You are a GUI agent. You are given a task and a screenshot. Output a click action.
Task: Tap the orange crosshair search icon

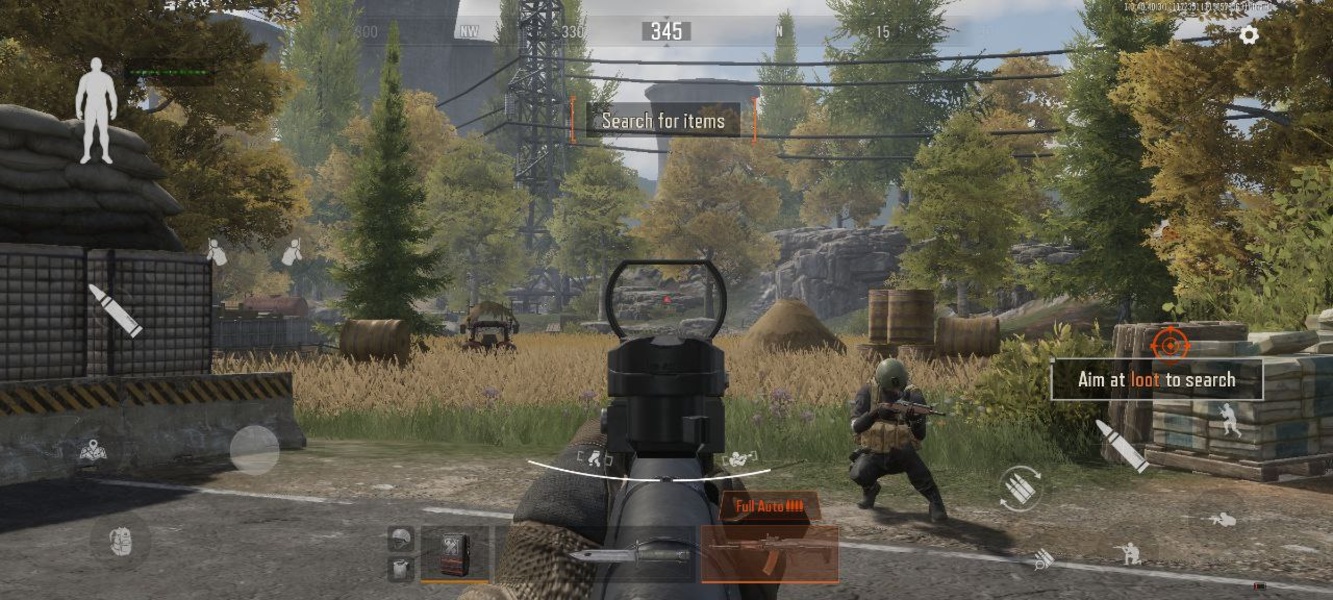(x=1169, y=344)
